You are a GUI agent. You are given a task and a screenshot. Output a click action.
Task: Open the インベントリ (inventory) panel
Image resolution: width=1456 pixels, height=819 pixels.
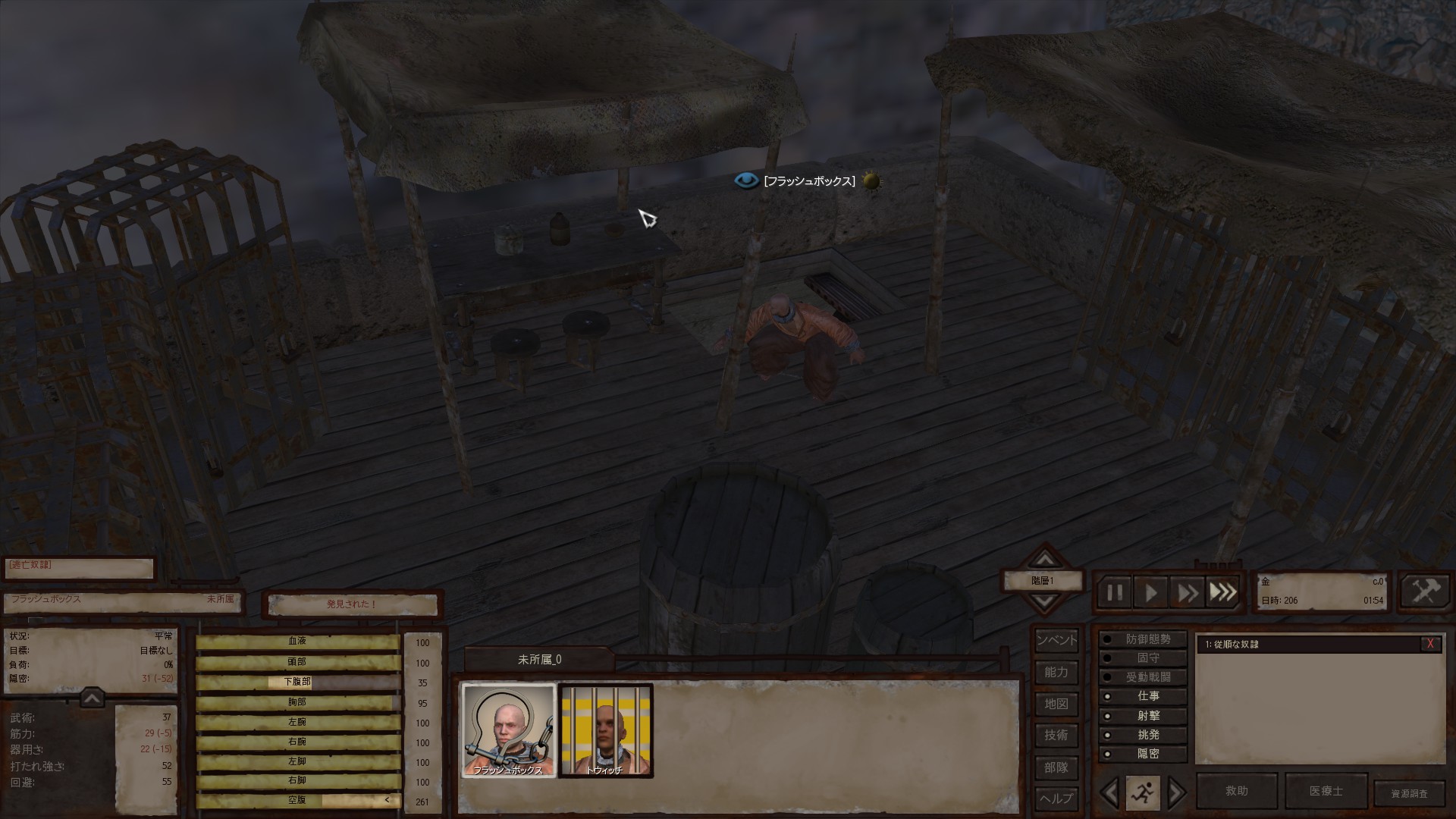click(1056, 640)
